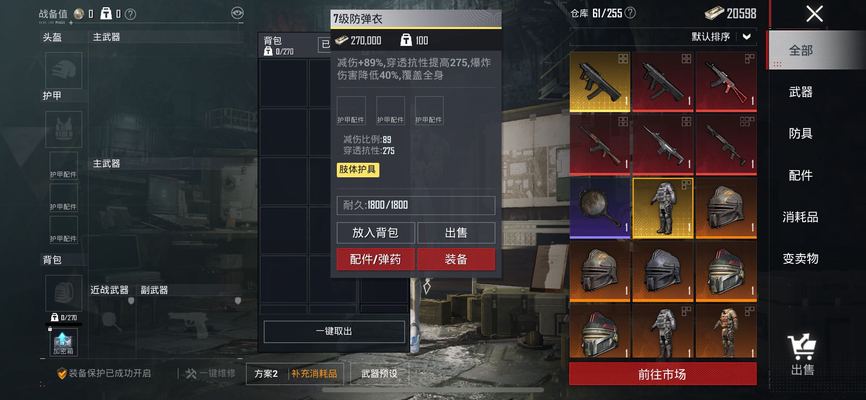Choose the 方案2 loadout plan
This screenshot has width=866, height=400.
coord(265,374)
